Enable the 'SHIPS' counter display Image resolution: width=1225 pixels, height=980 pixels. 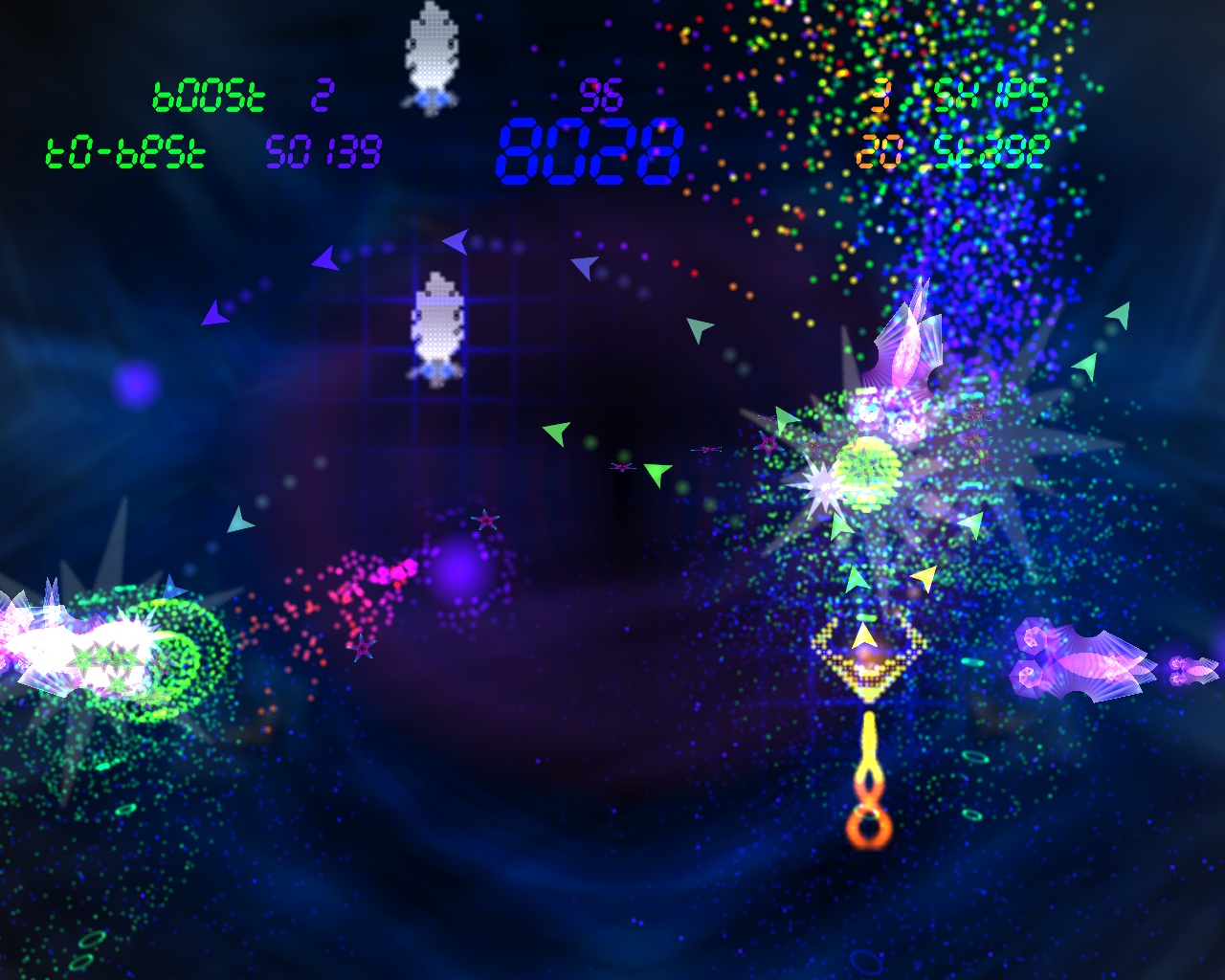point(991,94)
